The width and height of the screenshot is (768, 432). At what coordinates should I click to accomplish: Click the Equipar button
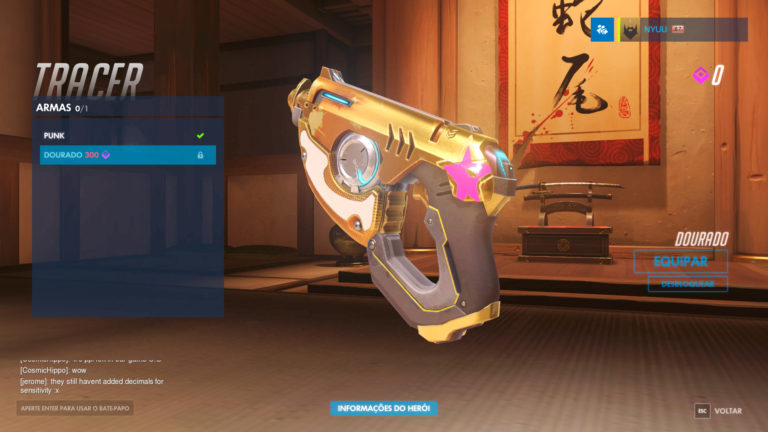[680, 261]
